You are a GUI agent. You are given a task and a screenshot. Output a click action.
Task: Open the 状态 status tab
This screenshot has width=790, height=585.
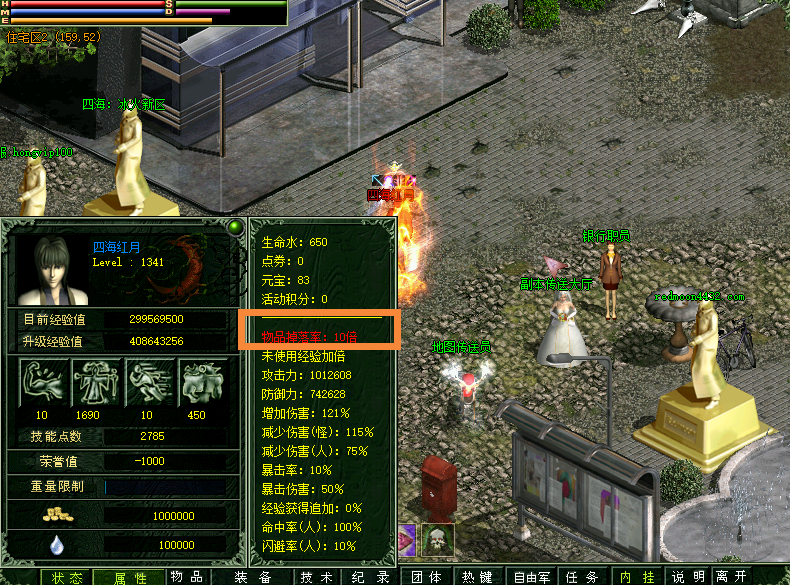coord(68,577)
